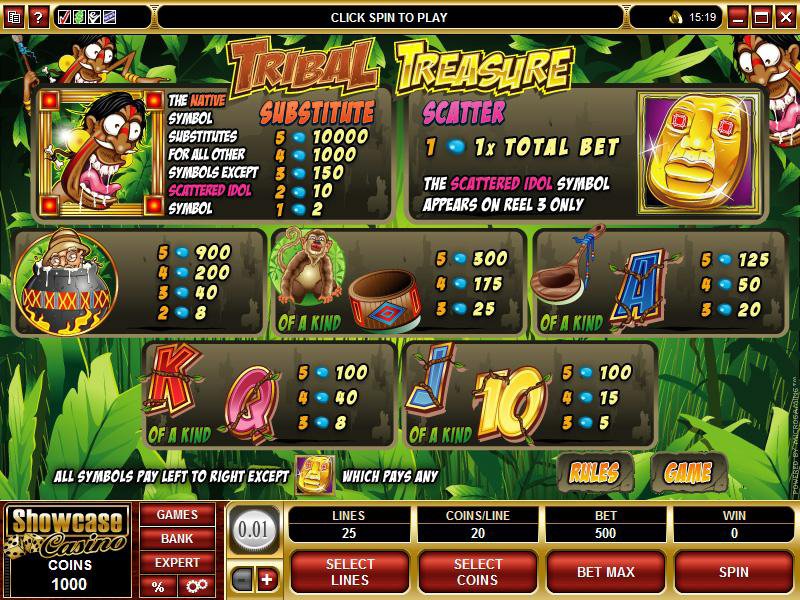This screenshot has height=600, width=800.
Task: Close the casino window
Action: (x=784, y=17)
